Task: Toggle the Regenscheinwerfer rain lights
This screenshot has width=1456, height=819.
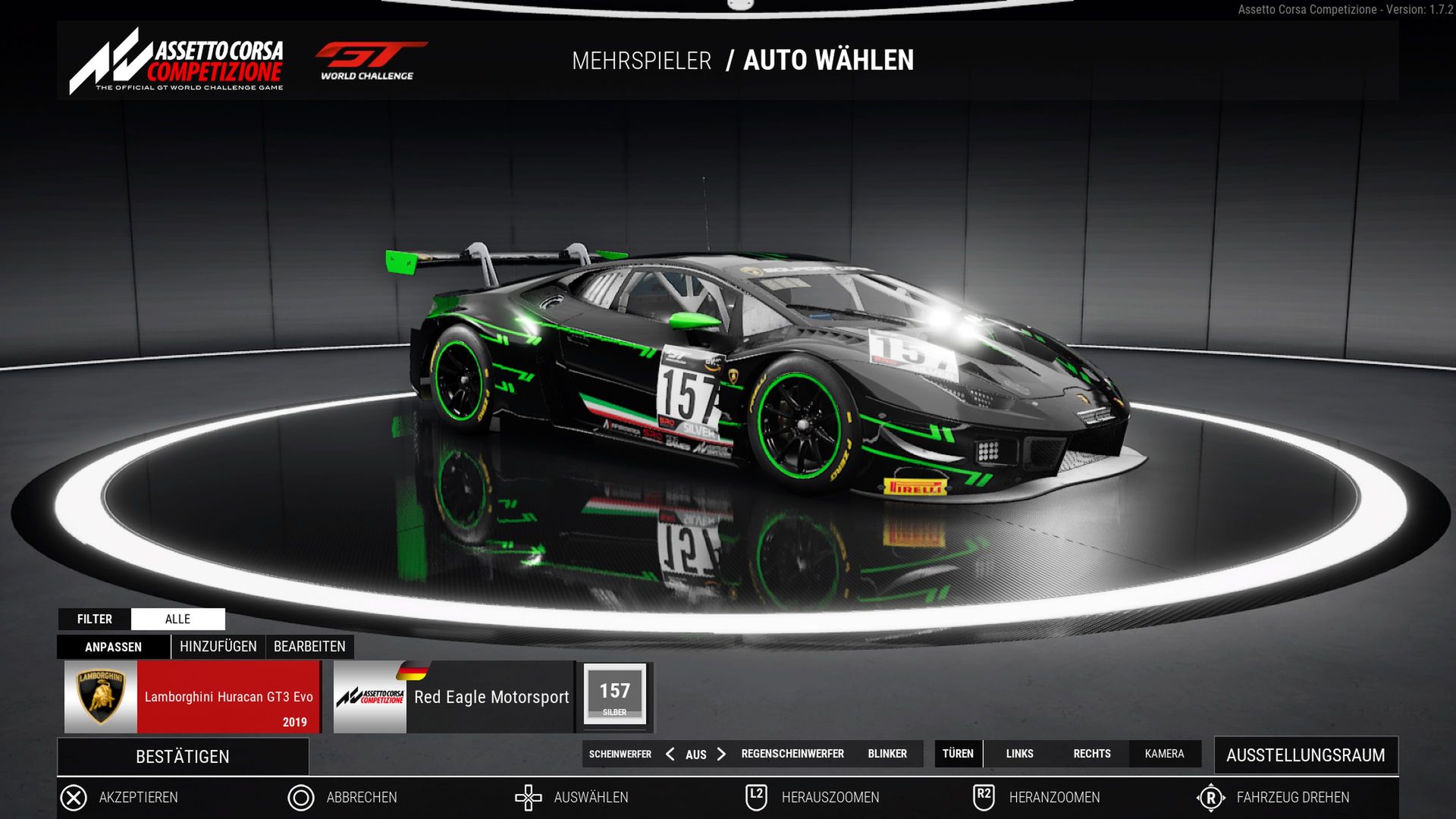Action: pos(792,754)
